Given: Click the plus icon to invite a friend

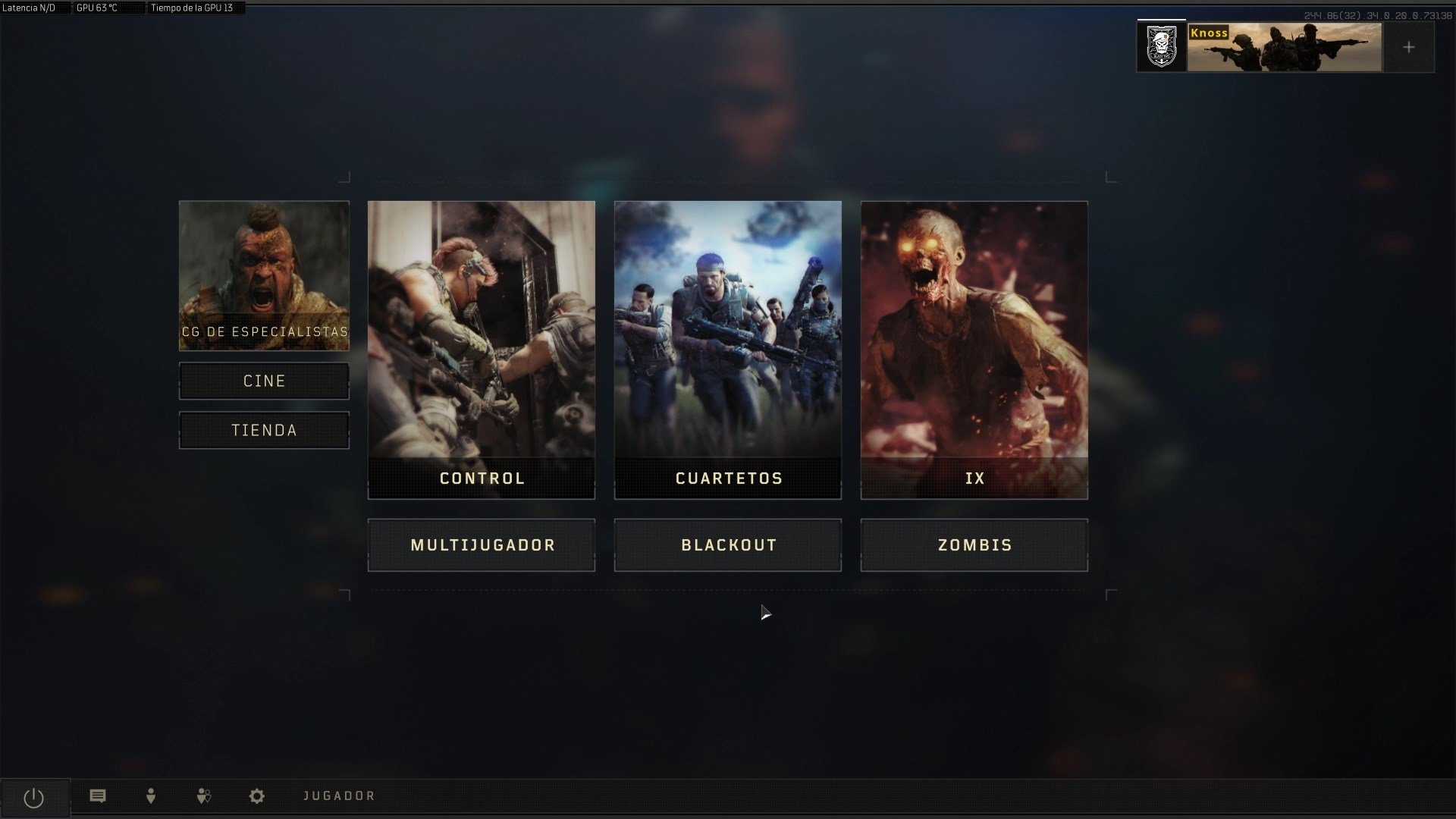Looking at the screenshot, I should pos(1409,46).
